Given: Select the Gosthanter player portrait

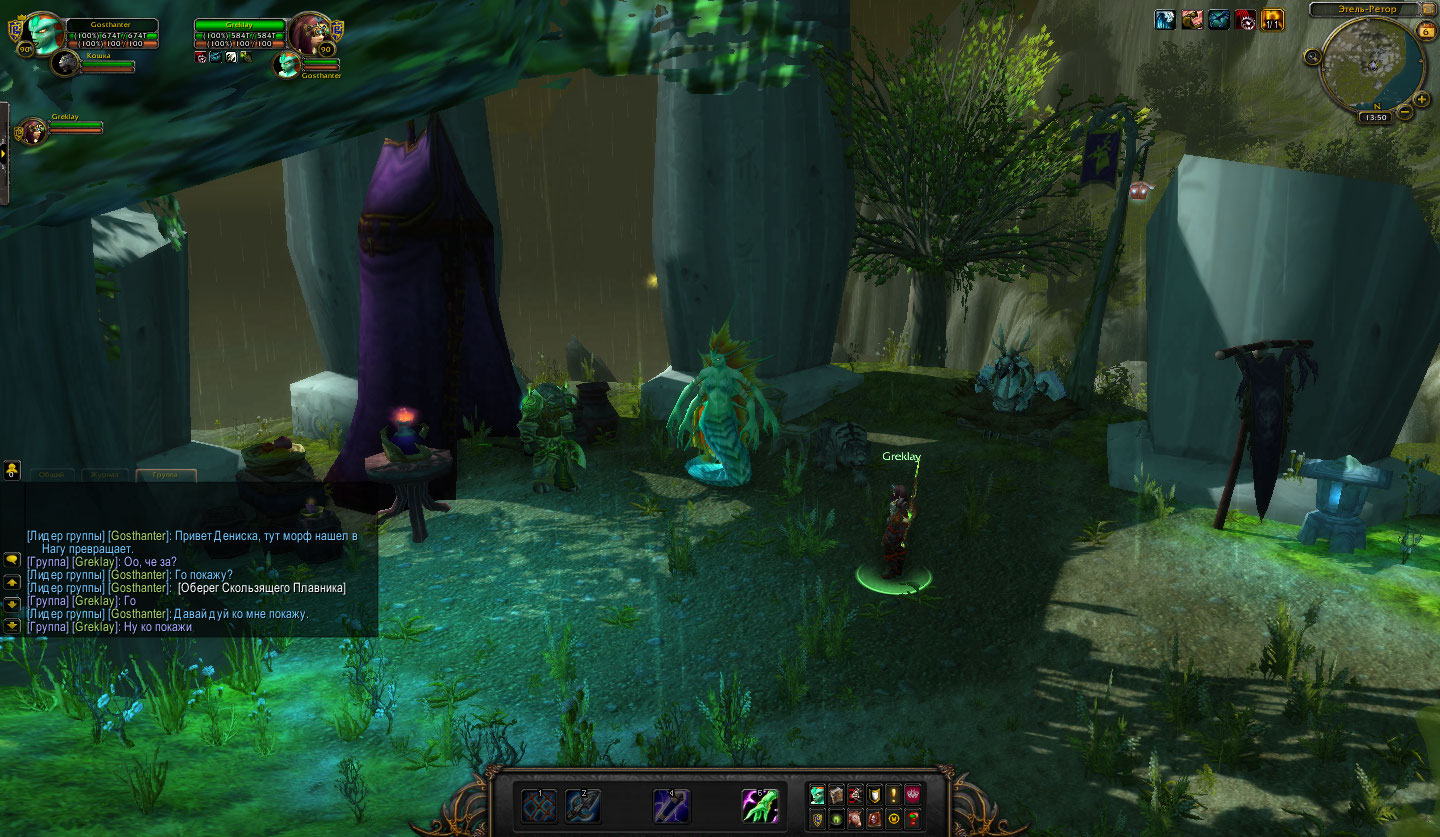Looking at the screenshot, I should 41,35.
